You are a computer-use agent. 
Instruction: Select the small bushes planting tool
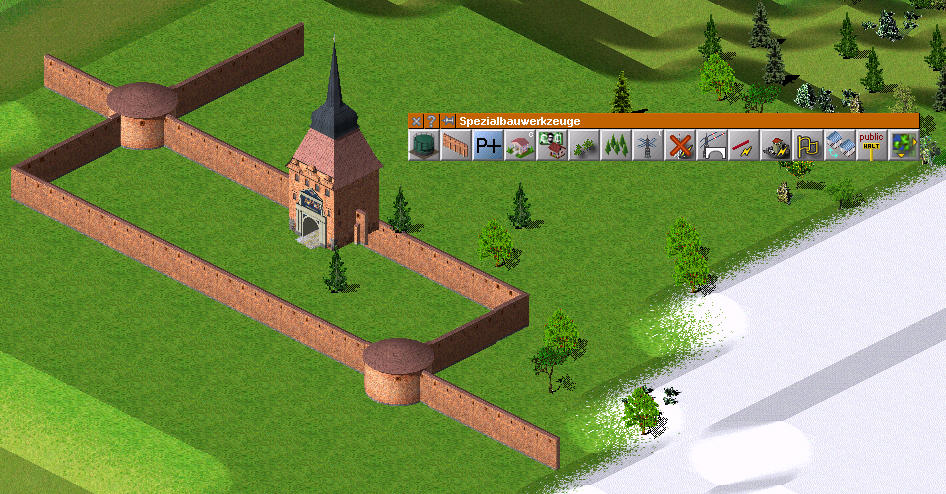(583, 146)
